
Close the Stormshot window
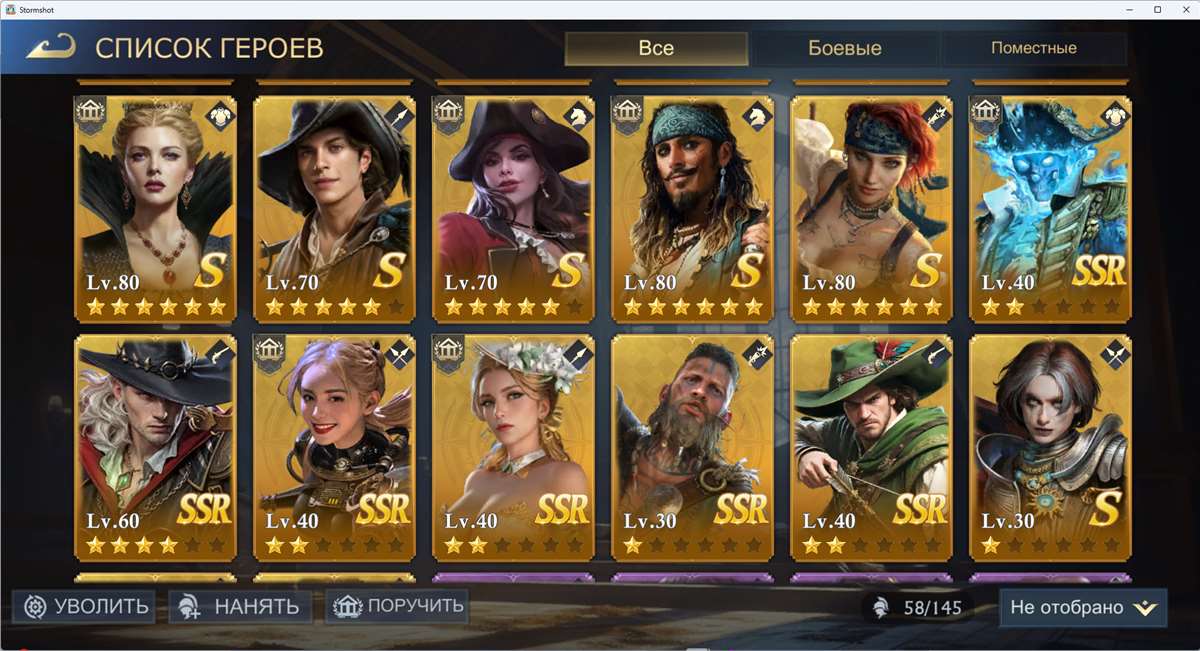click(1185, 9)
